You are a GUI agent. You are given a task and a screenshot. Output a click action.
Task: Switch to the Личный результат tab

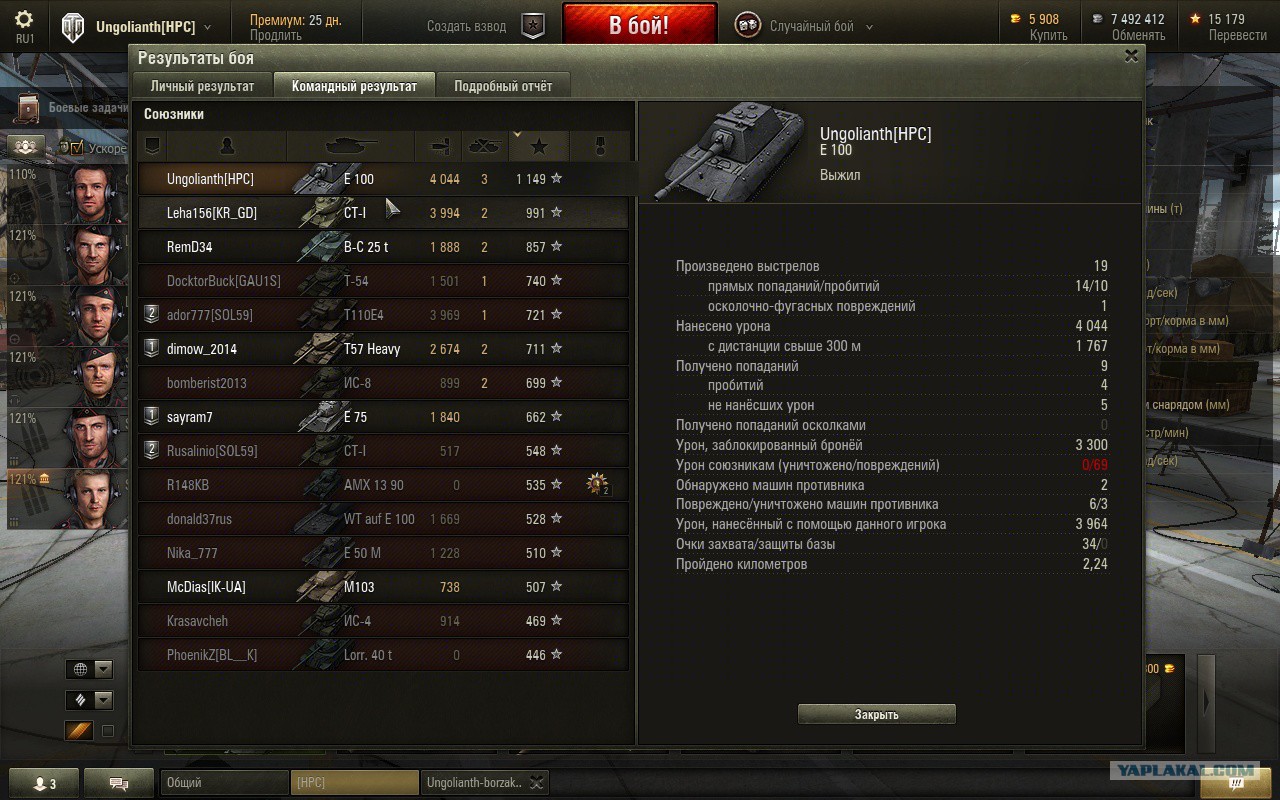point(202,86)
